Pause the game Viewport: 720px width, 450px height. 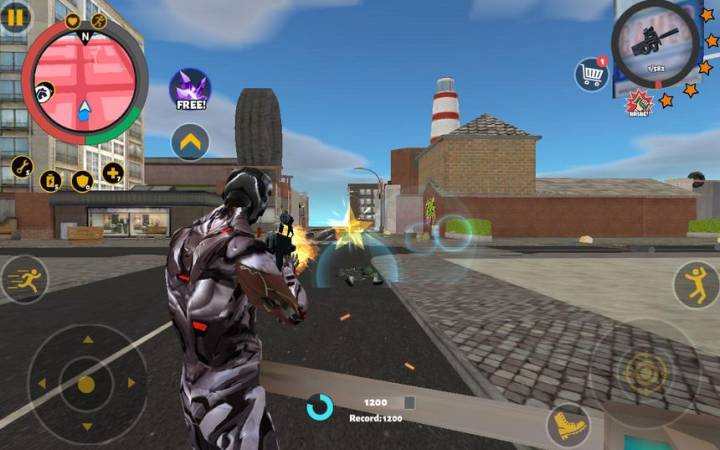click(x=14, y=16)
